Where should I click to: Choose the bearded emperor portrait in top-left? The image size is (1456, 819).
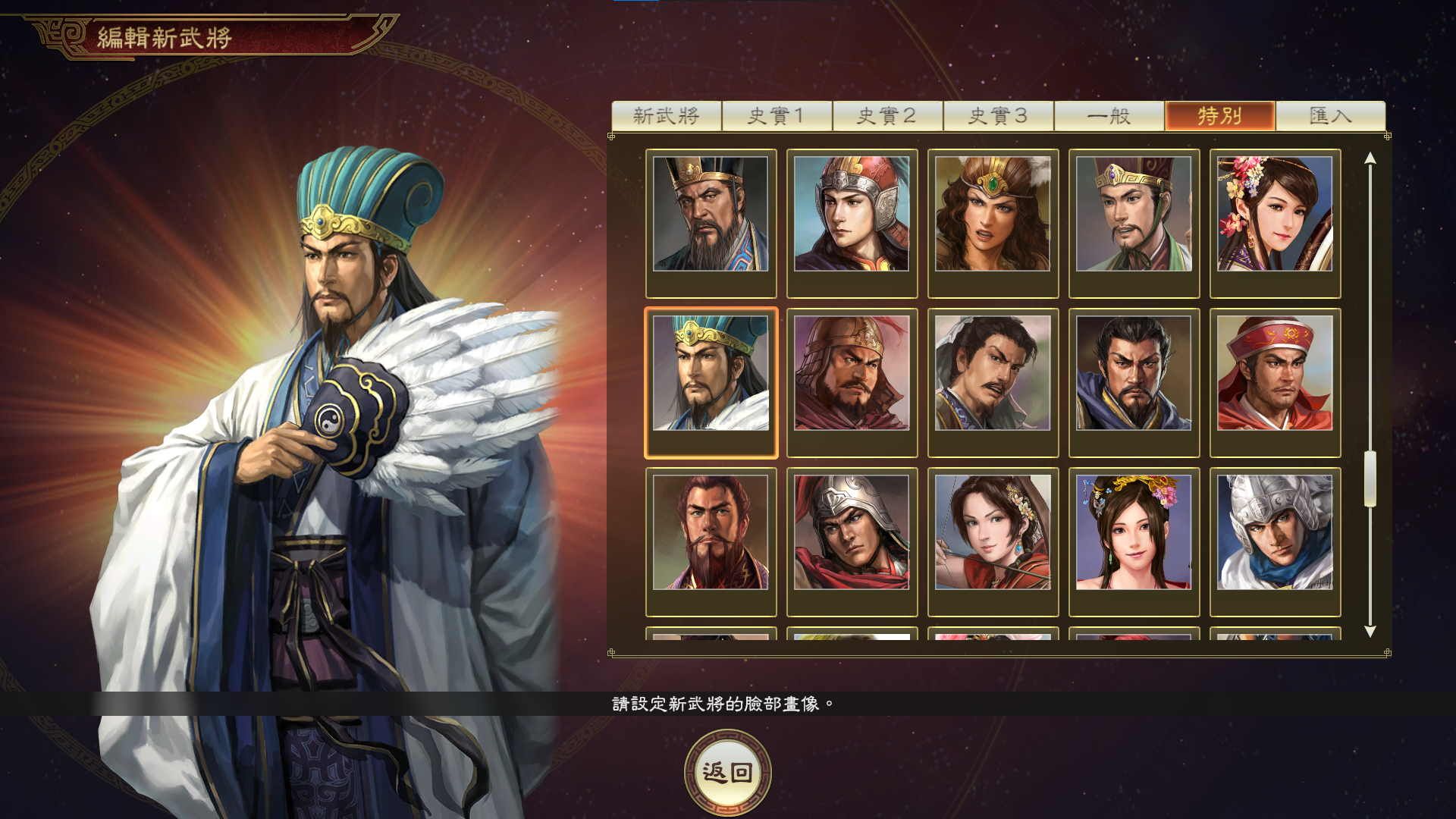pyautogui.click(x=711, y=215)
